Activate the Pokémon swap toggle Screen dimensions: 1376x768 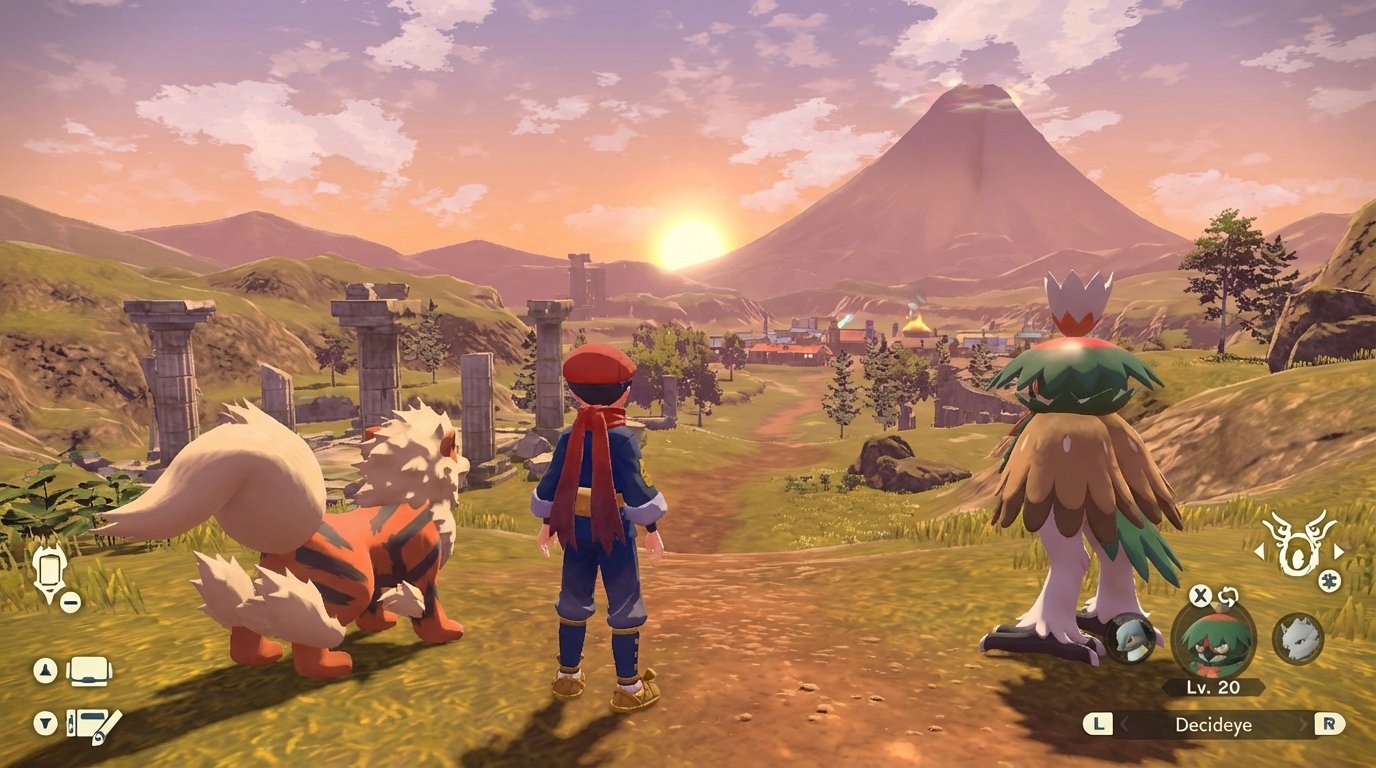coord(1230,596)
